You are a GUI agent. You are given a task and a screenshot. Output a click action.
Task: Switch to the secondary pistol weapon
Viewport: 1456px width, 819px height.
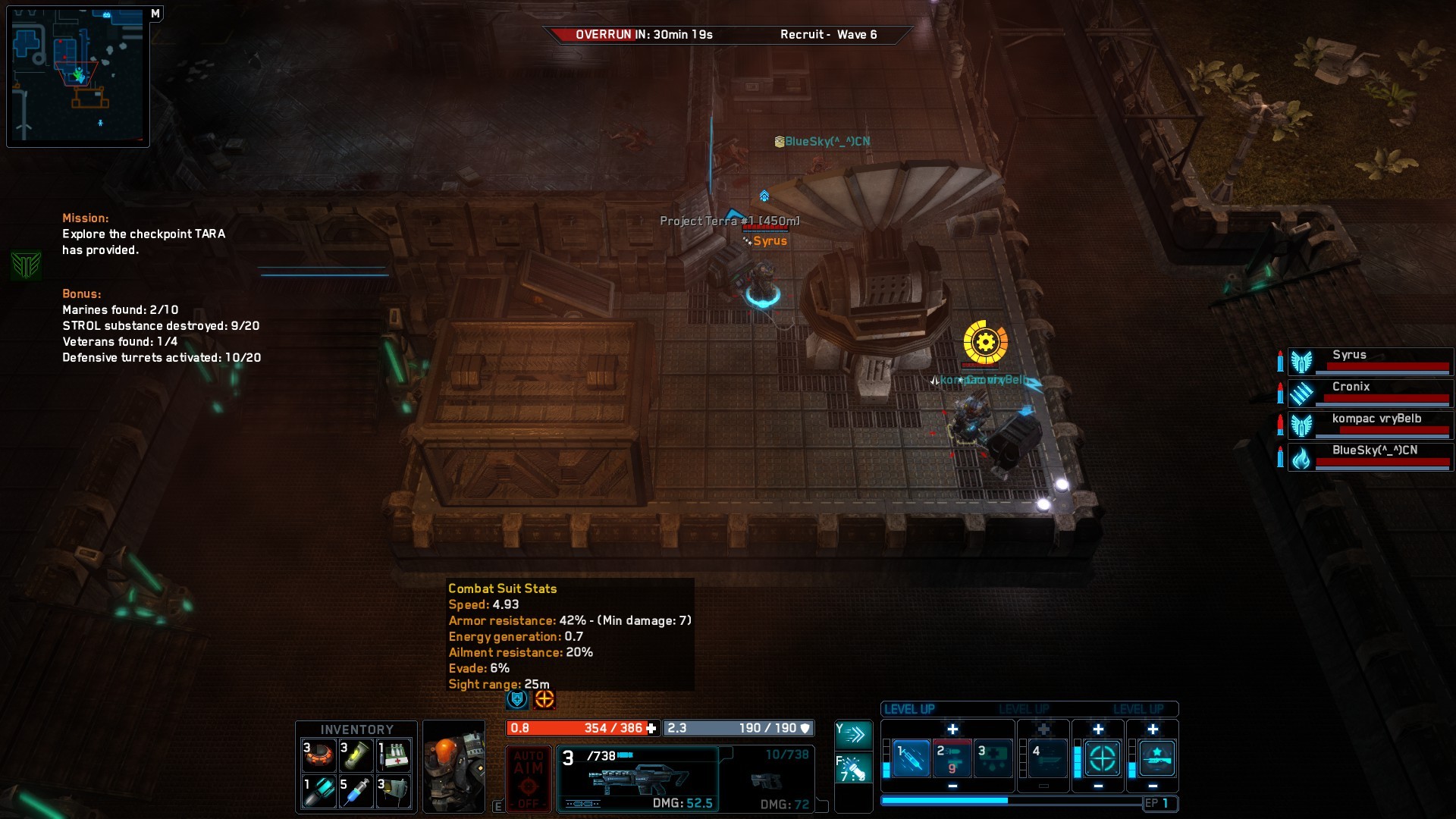[x=767, y=780]
